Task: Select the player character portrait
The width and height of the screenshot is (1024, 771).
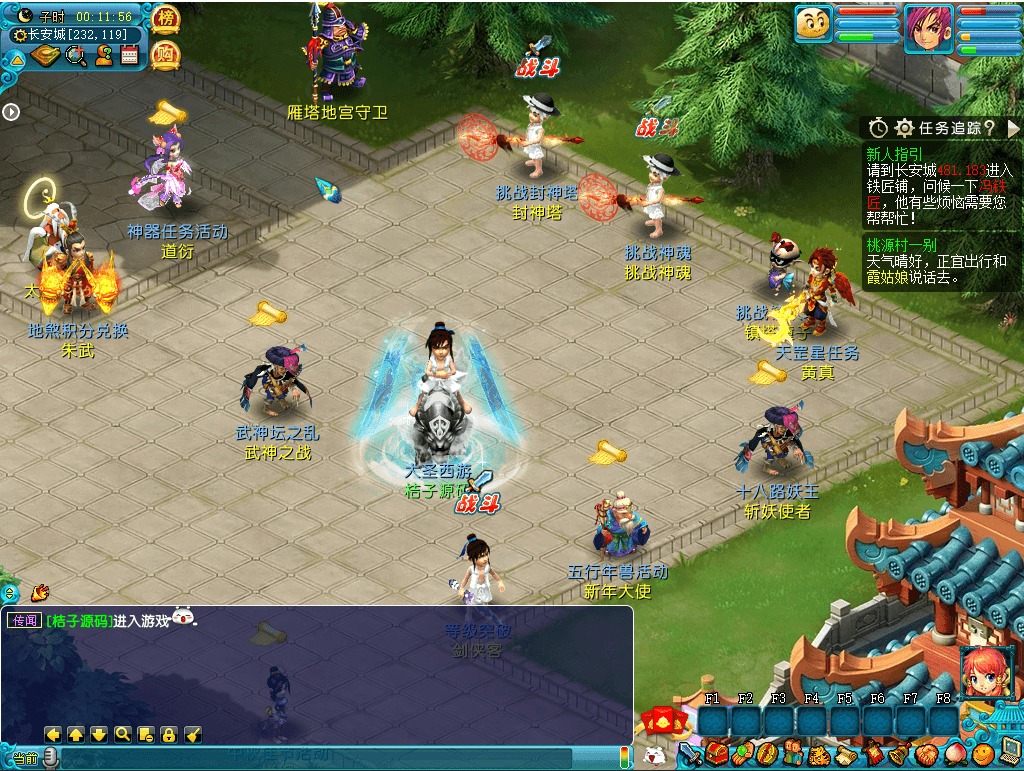Action: 929,29
